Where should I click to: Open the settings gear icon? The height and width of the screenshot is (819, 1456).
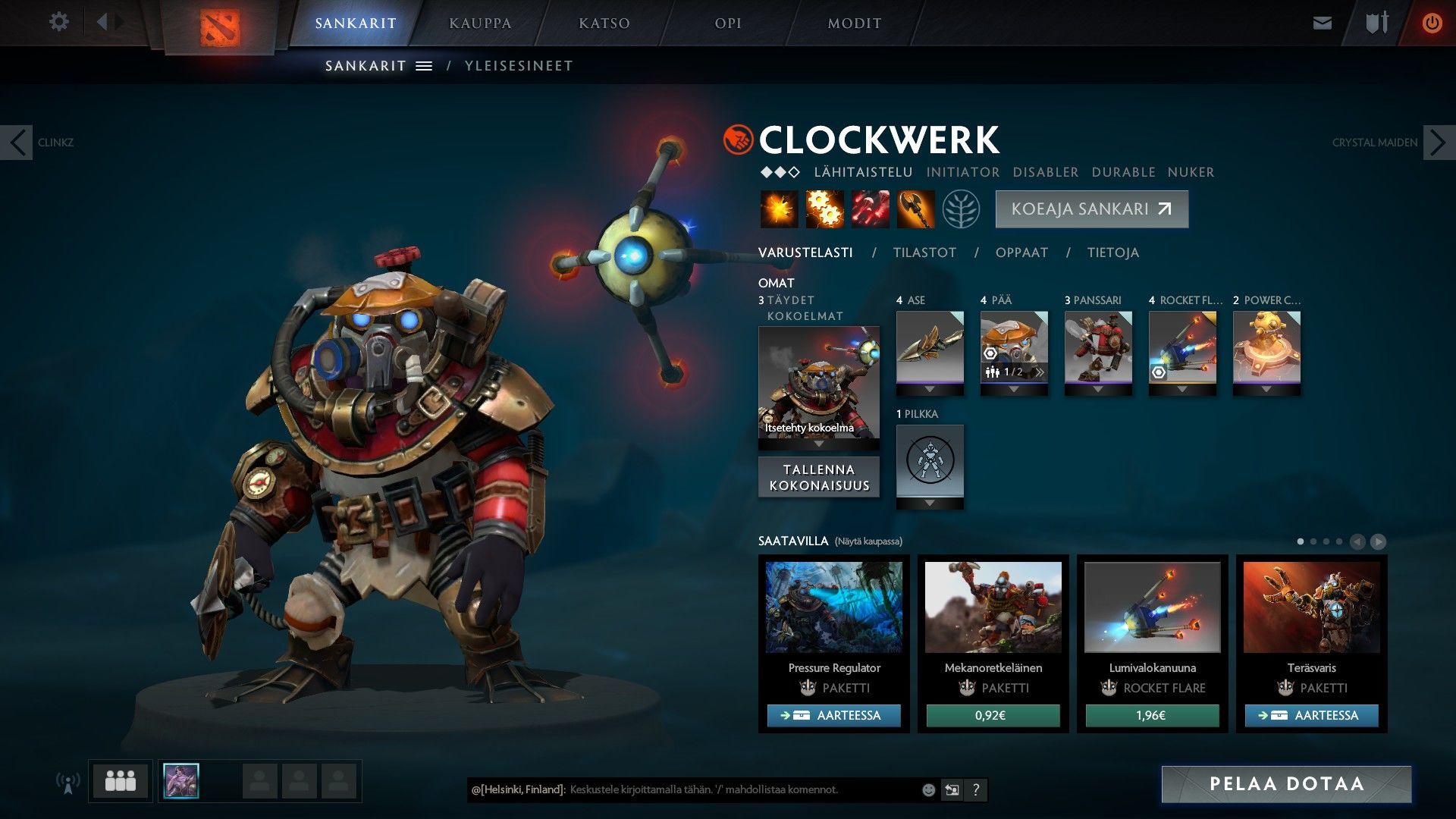tap(59, 22)
